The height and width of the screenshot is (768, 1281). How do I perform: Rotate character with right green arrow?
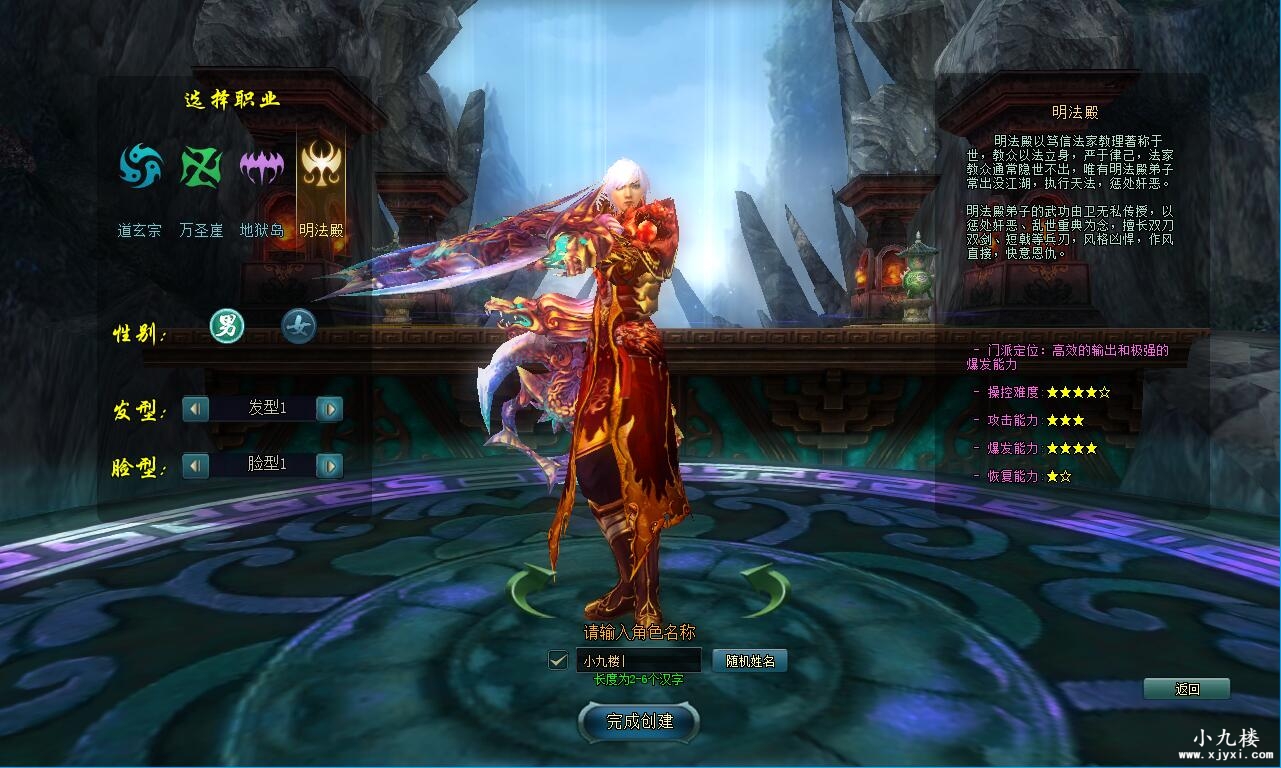[x=765, y=590]
